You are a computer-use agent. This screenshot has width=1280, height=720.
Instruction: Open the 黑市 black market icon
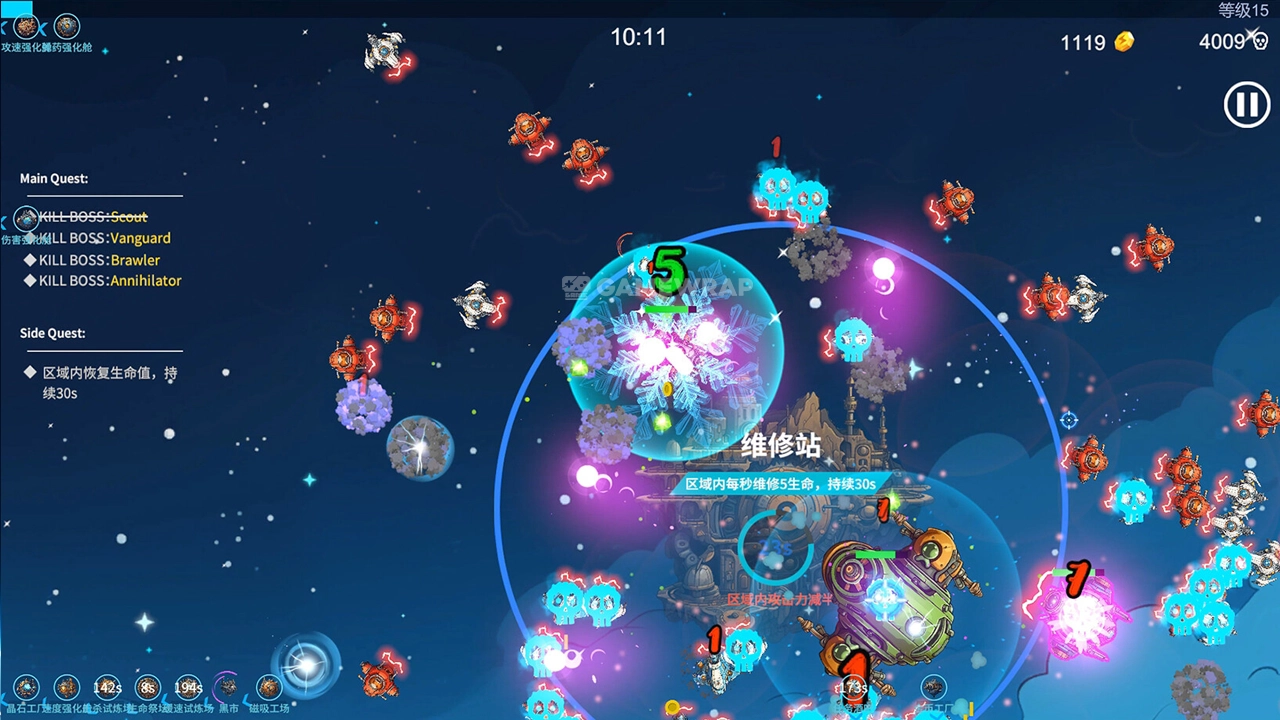[229, 687]
